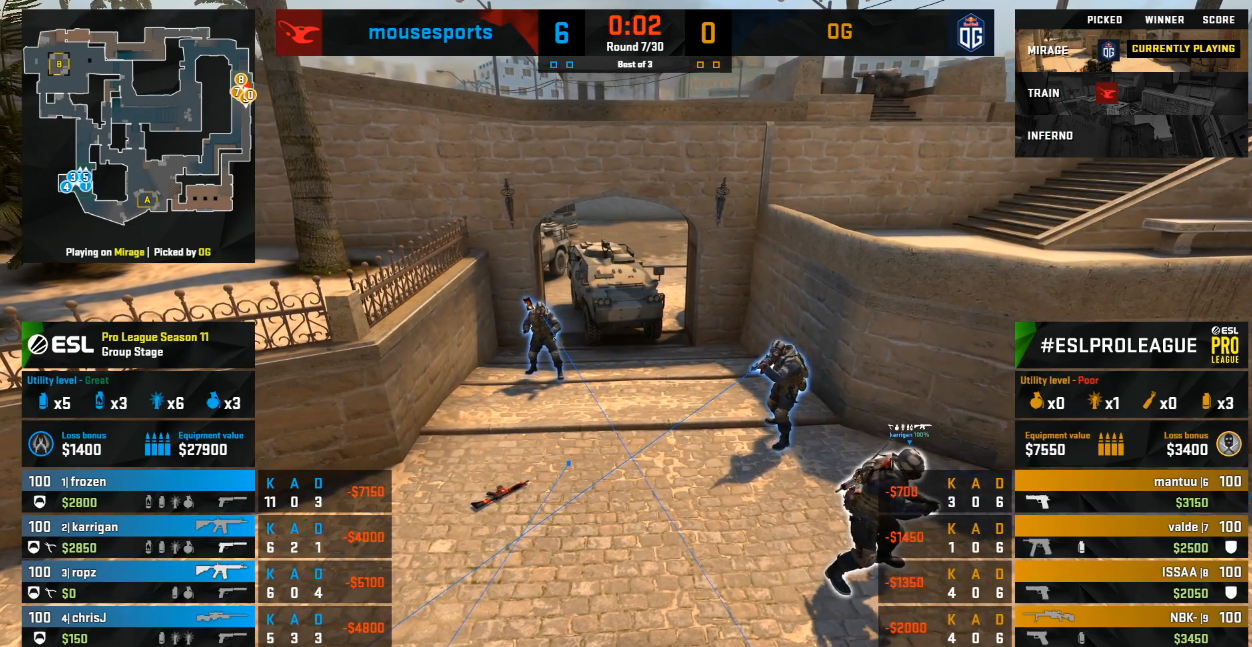Viewport: 1252px width, 647px height.
Task: Choose ropz in the player list
Action: click(x=138, y=582)
